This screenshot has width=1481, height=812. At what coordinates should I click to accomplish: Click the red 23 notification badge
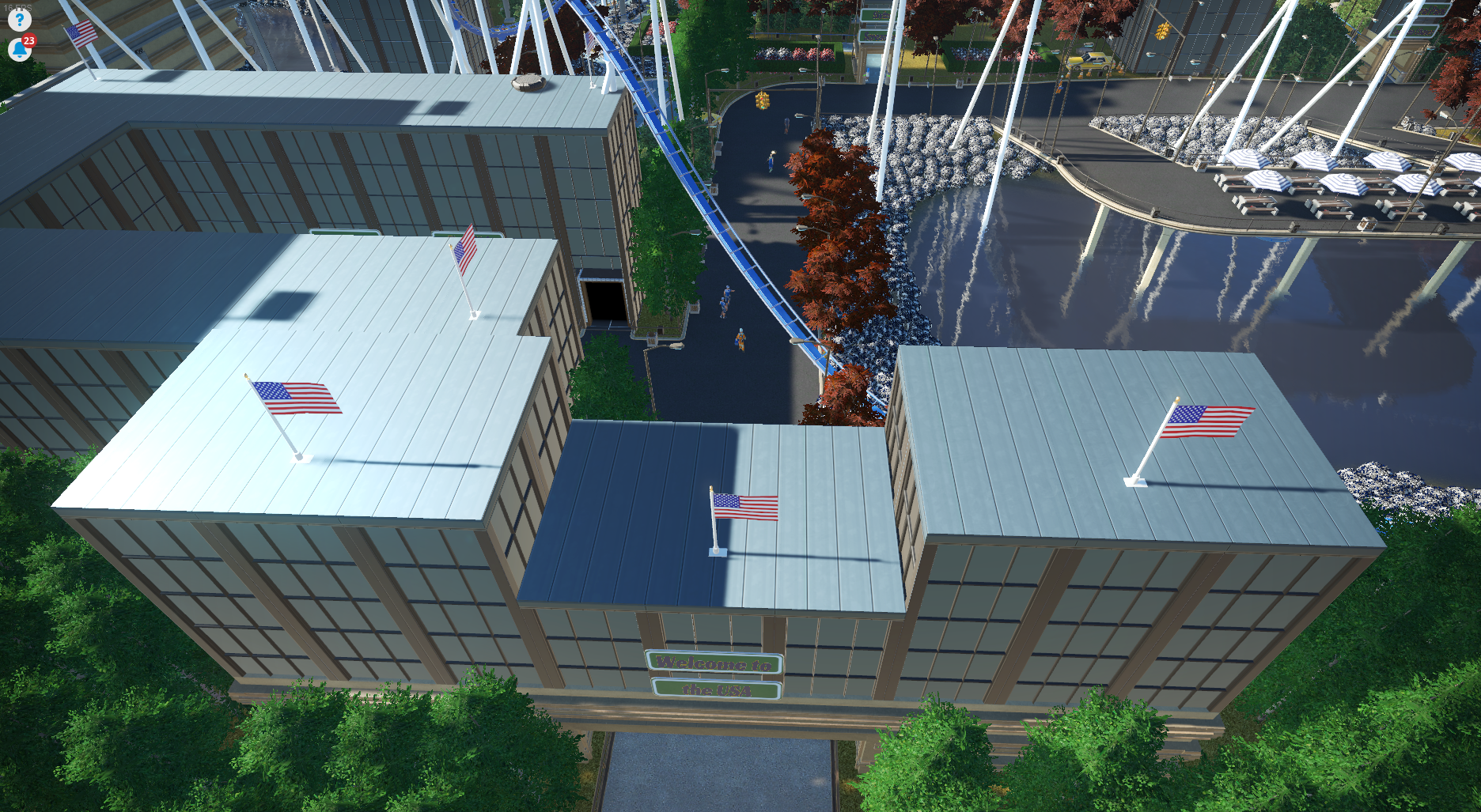coord(30,40)
